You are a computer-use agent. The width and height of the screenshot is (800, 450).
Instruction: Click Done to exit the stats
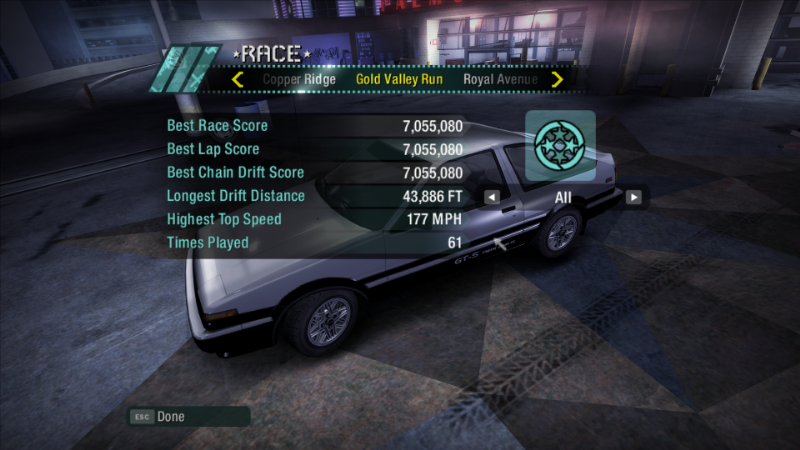tap(171, 416)
